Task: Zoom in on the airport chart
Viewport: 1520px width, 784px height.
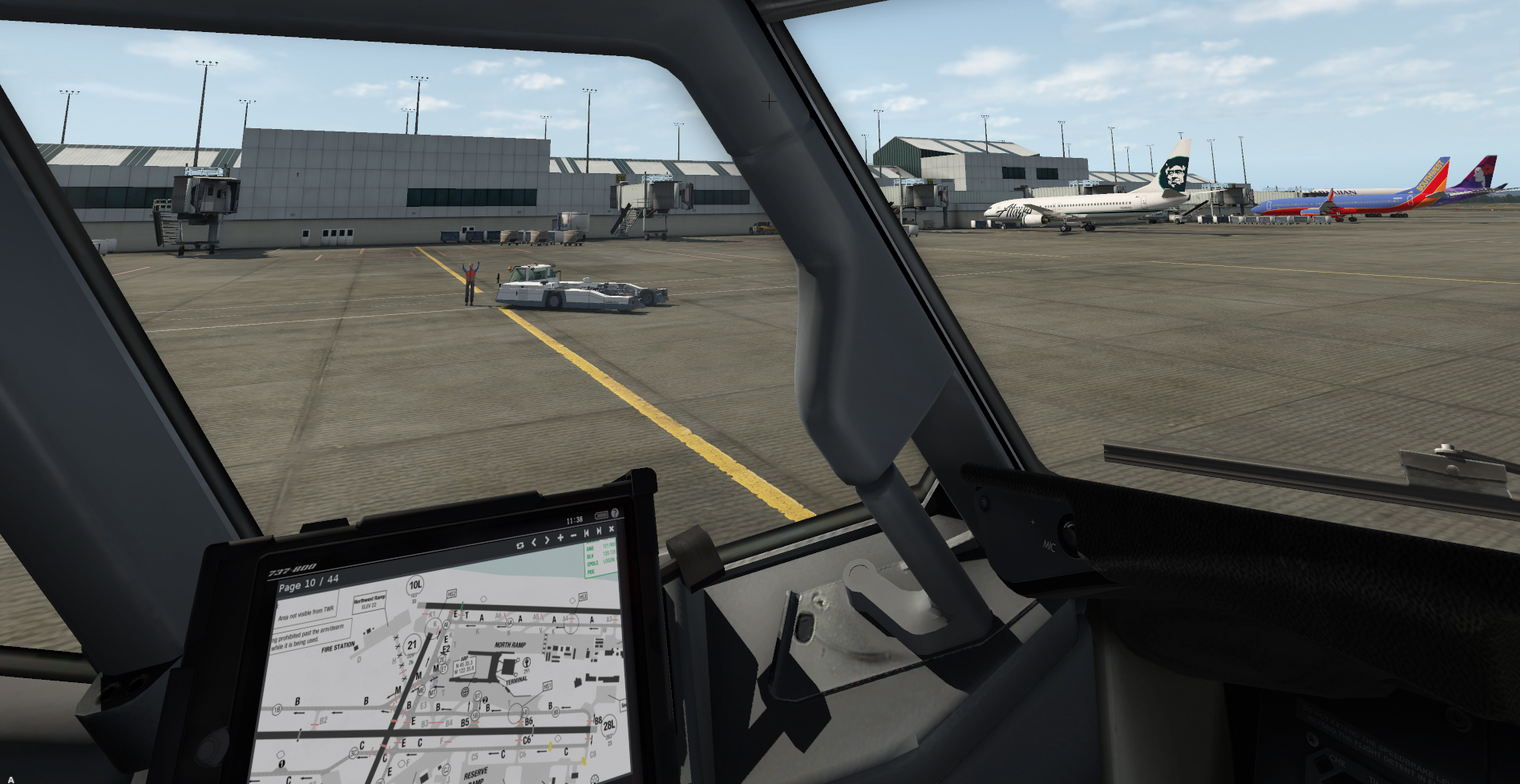Action: 560,538
